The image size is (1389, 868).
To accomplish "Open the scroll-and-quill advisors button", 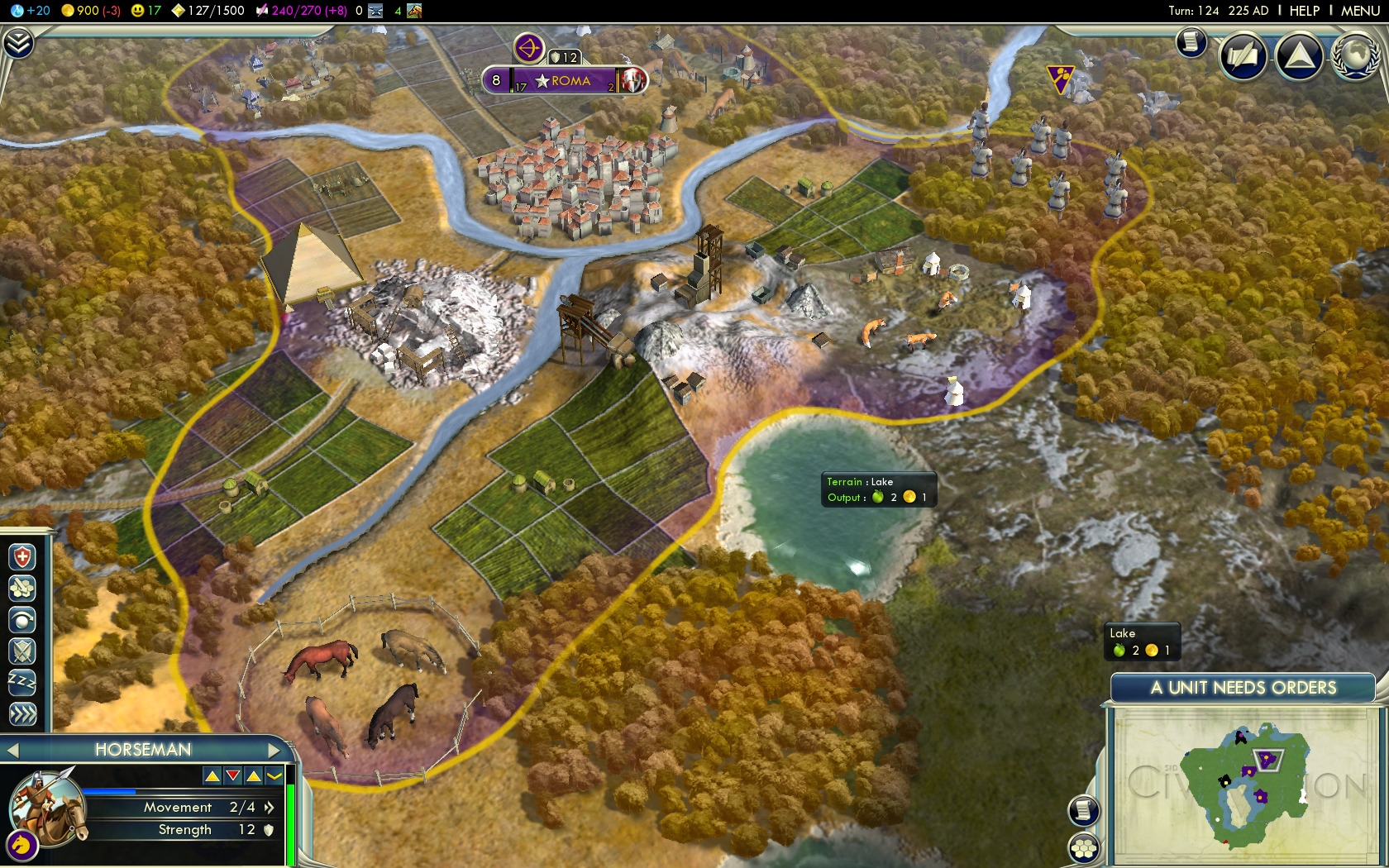I will point(1191,42).
